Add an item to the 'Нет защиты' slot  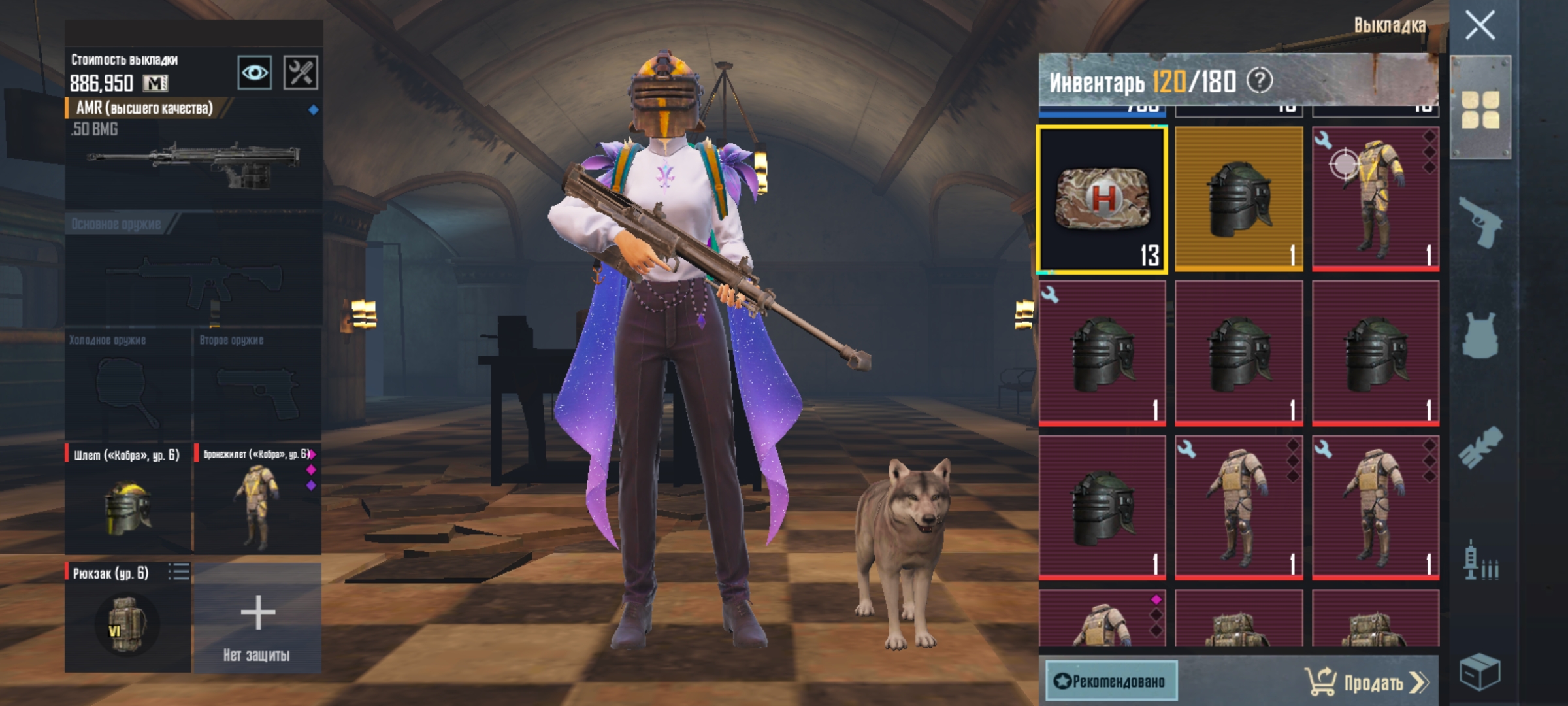point(257,618)
